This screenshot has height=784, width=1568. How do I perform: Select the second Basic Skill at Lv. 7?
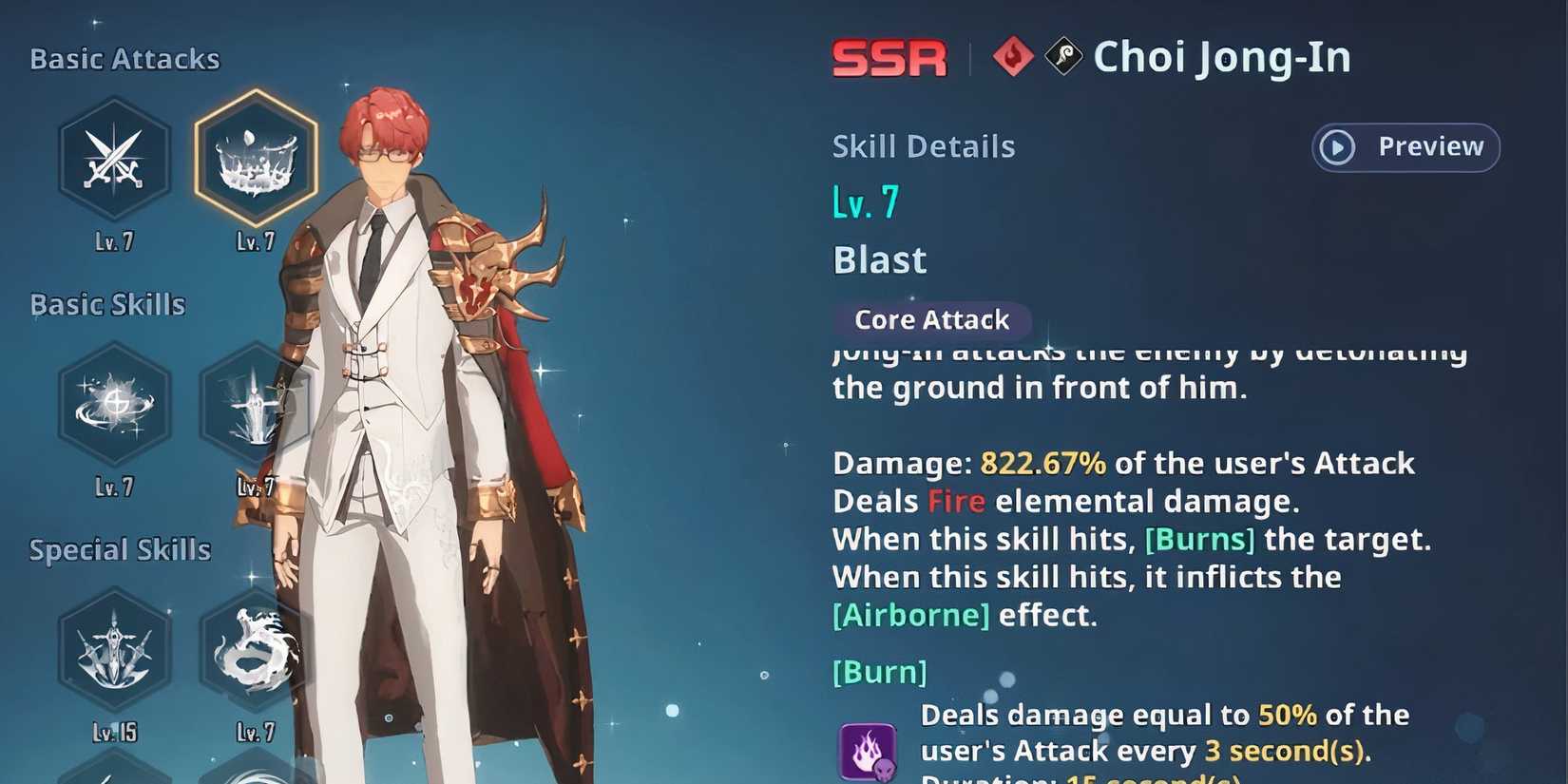[x=255, y=404]
